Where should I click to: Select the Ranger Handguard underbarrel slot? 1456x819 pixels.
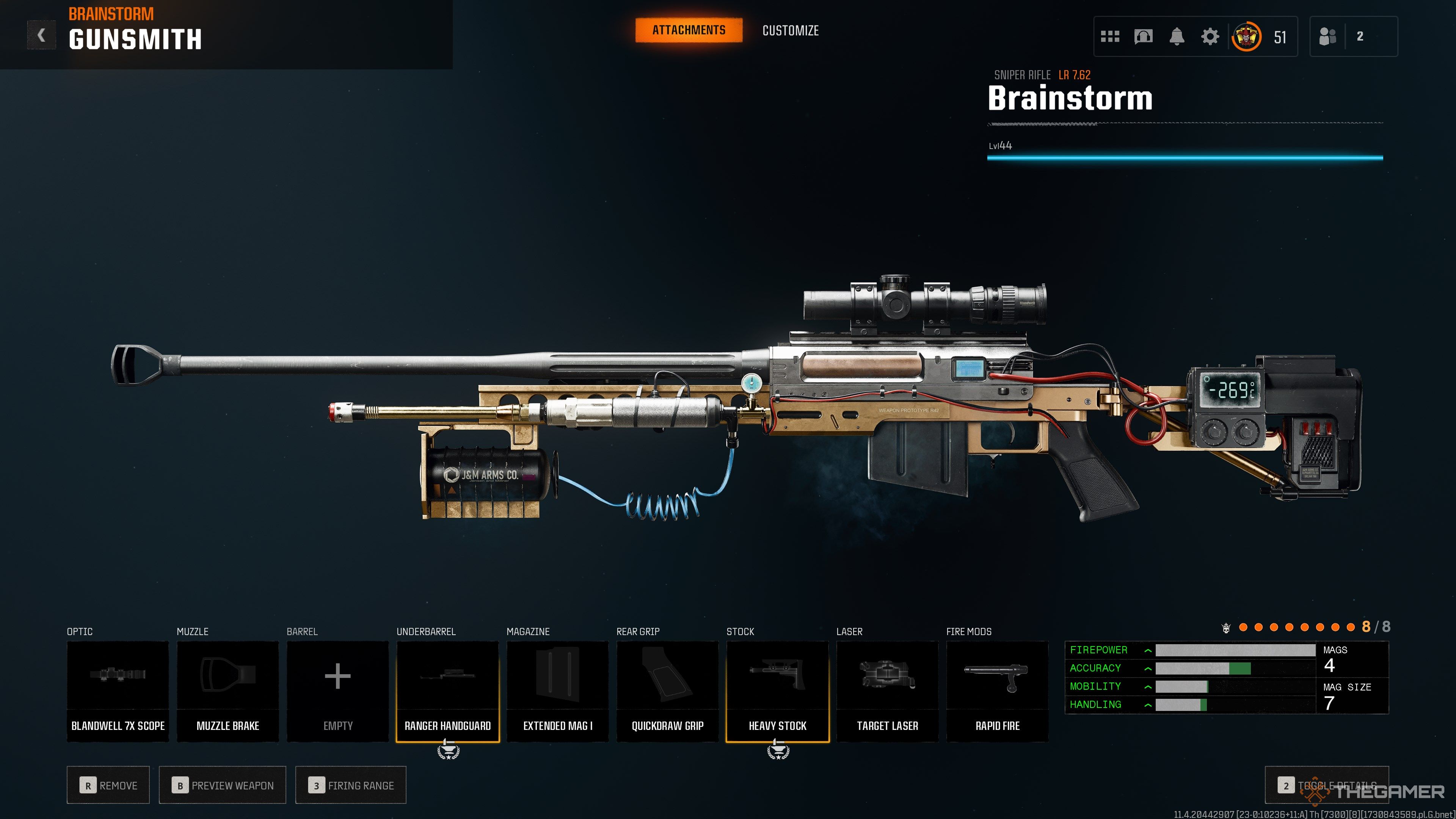coord(448,691)
